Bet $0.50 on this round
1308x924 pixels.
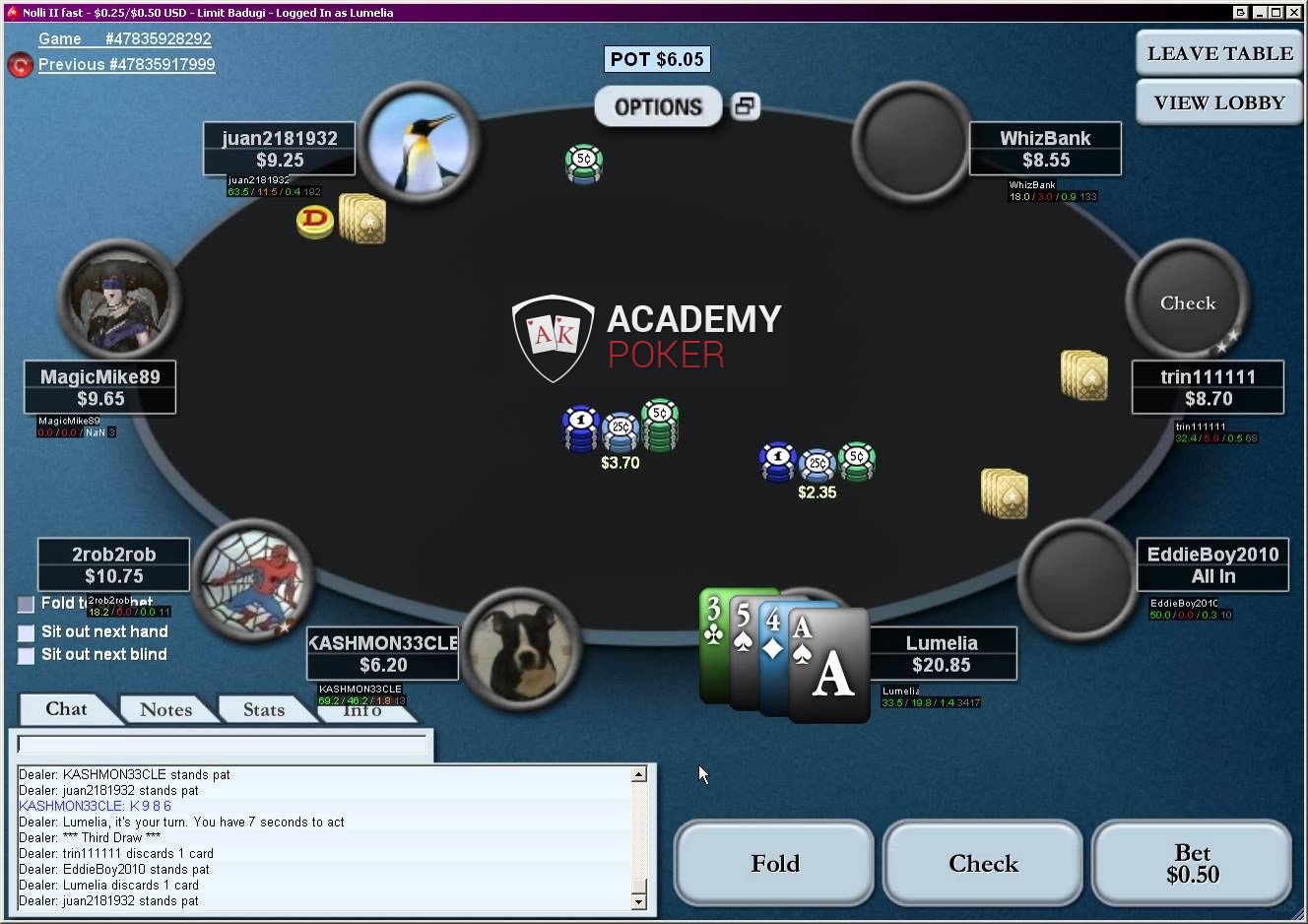[1192, 864]
